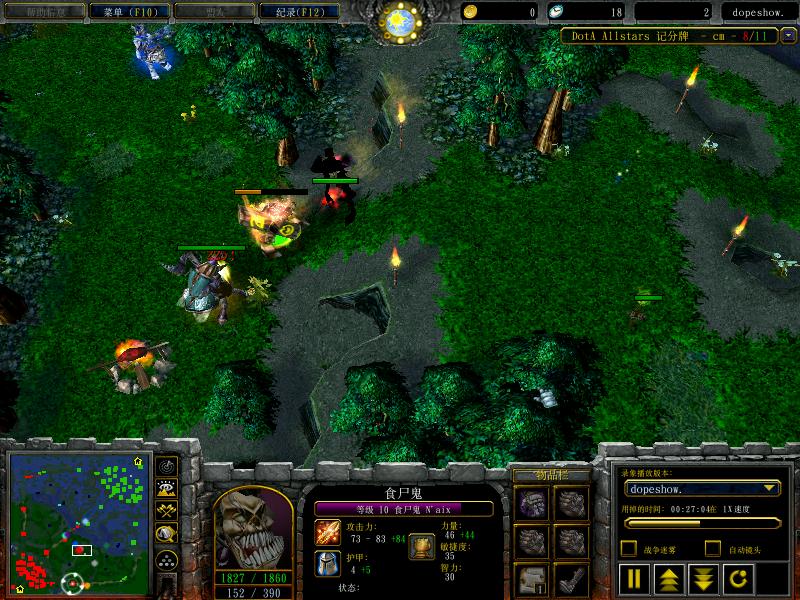
Task: Open the formation toggle button
Action: (x=167, y=559)
